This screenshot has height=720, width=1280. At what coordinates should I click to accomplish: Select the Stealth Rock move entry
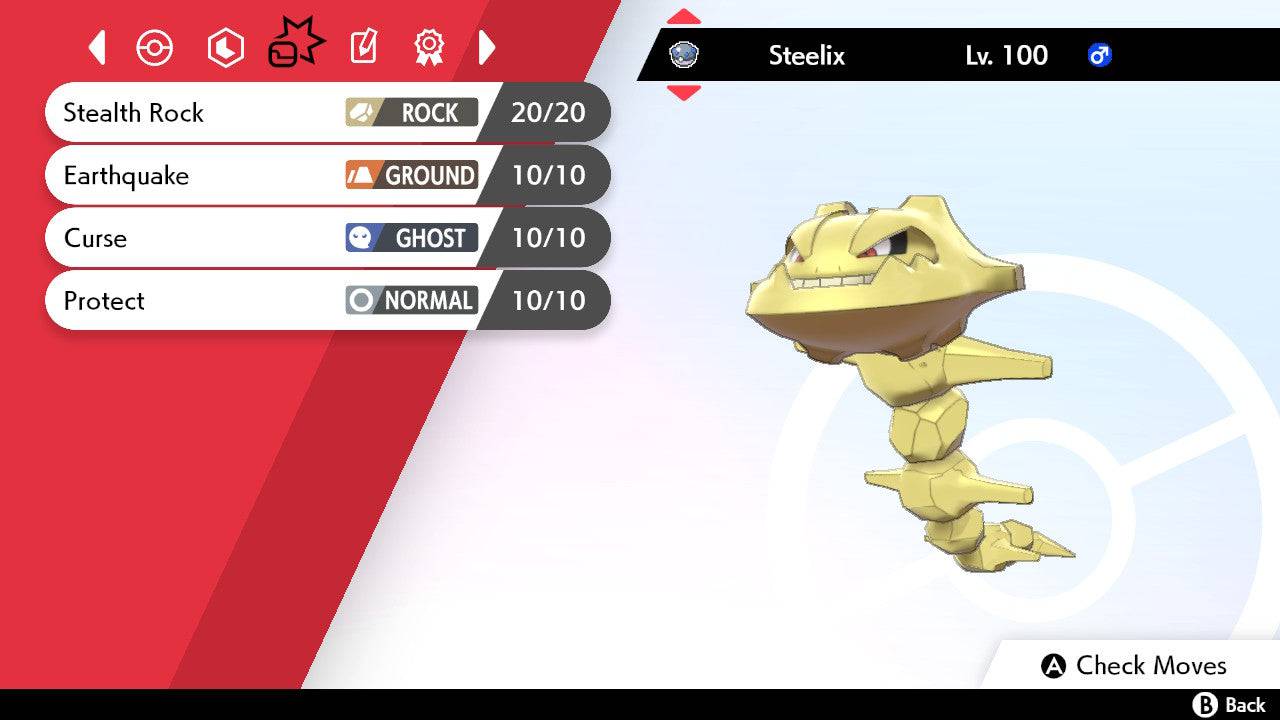pyautogui.click(x=200, y=113)
